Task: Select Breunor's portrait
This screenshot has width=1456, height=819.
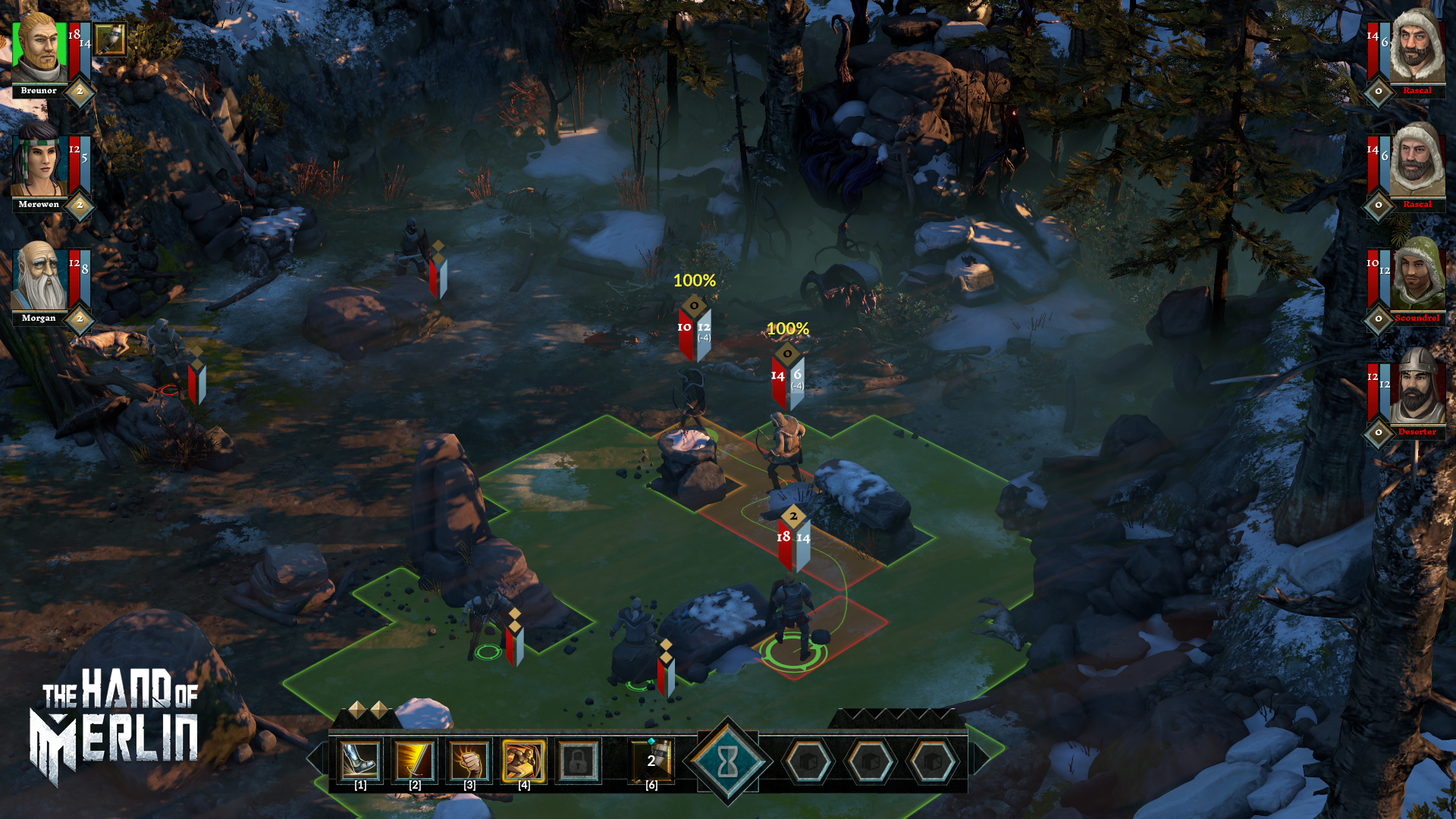Action: (39, 47)
